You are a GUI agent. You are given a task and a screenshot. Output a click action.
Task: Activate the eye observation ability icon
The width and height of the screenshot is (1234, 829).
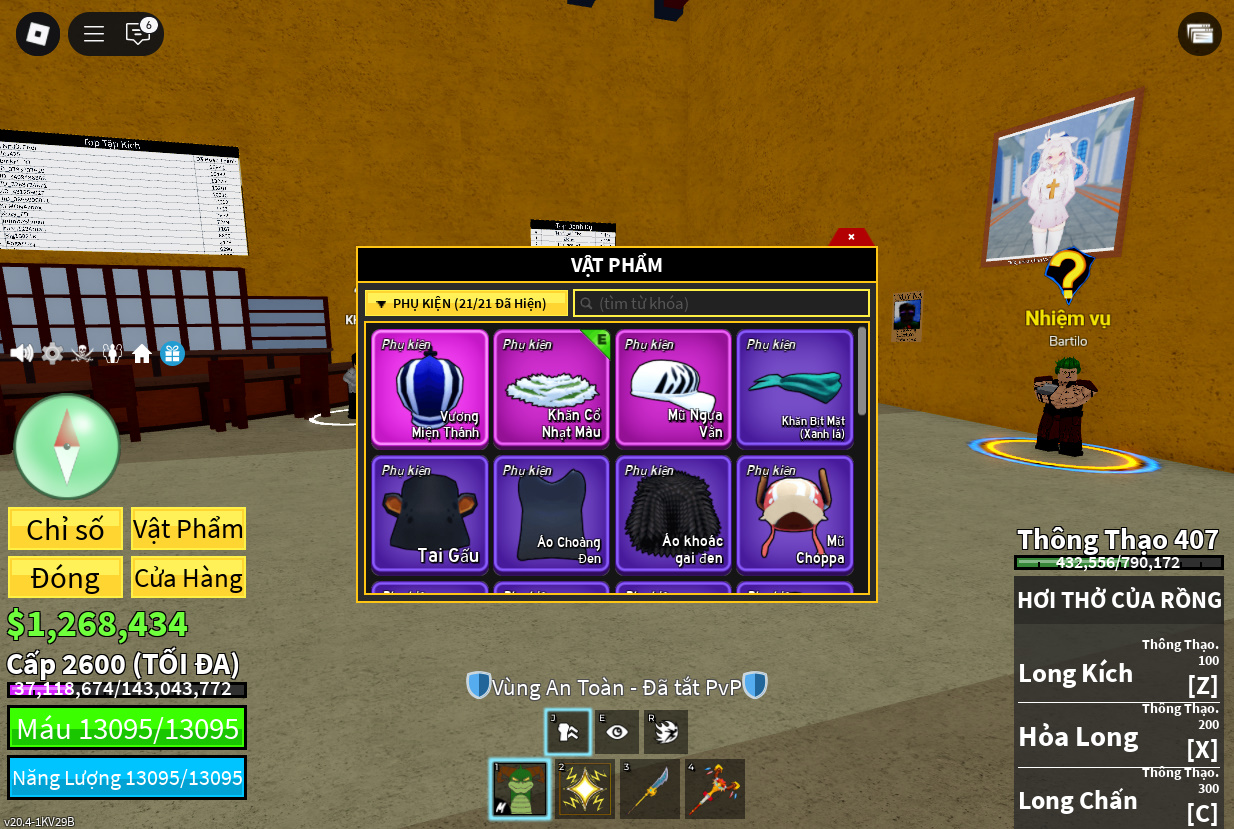(x=617, y=732)
